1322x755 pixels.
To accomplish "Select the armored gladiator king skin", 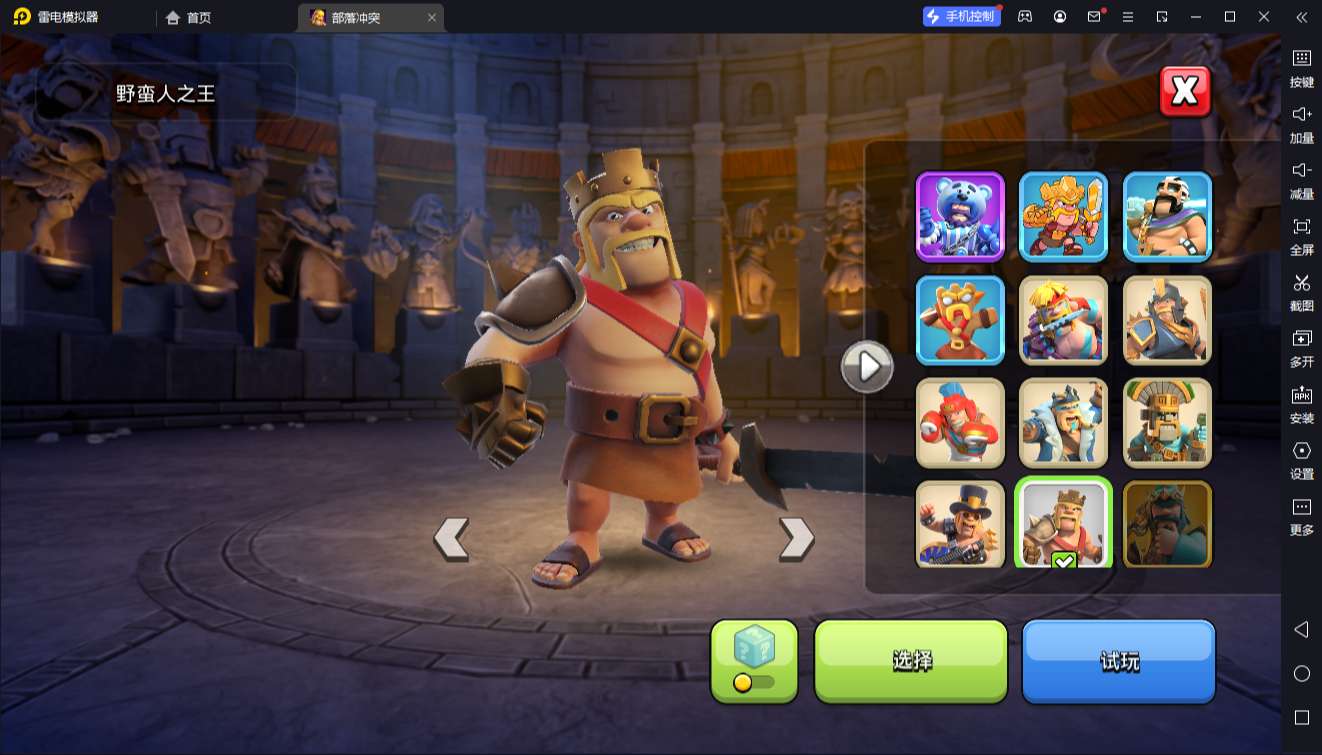I will click(1167, 319).
